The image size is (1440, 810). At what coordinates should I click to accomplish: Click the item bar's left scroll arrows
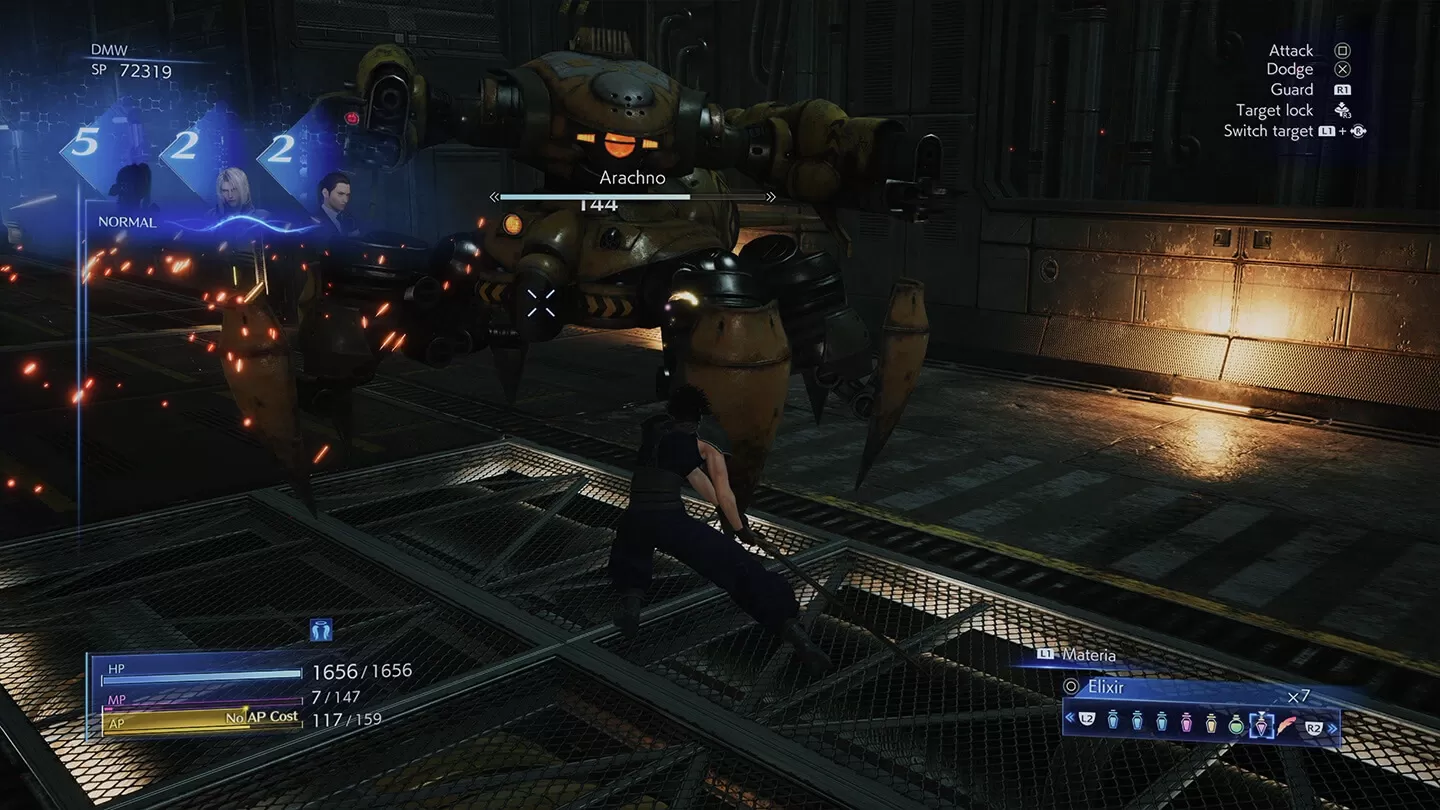pyautogui.click(x=1070, y=718)
